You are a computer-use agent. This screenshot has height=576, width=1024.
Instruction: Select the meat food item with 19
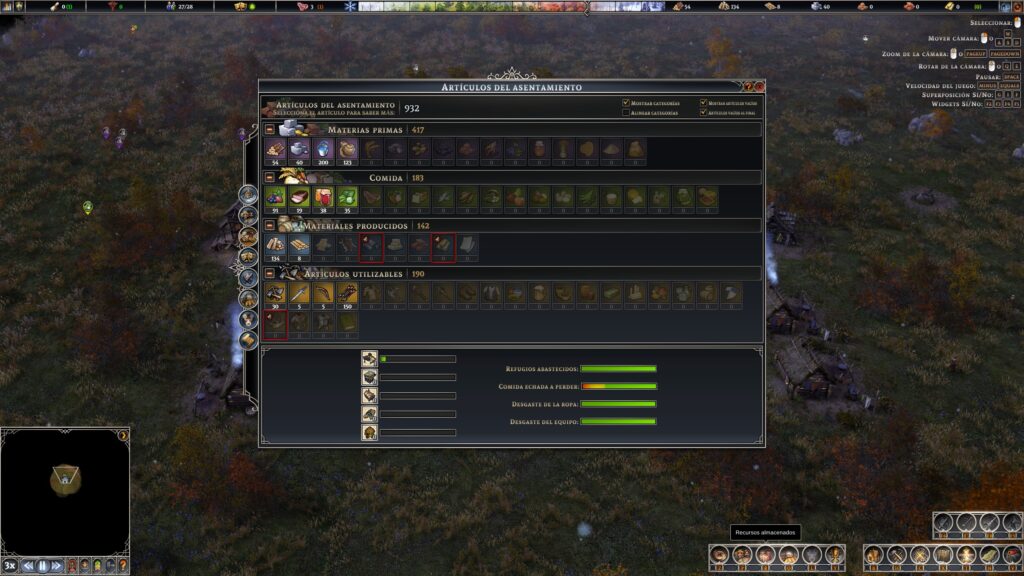click(x=299, y=198)
